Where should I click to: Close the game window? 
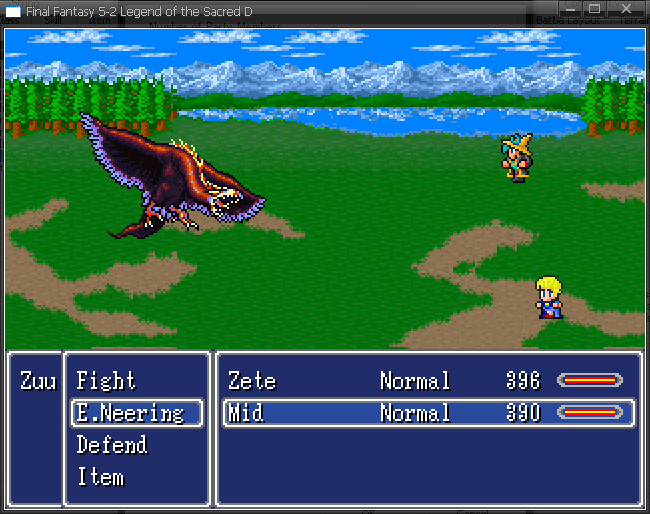[627, 9]
